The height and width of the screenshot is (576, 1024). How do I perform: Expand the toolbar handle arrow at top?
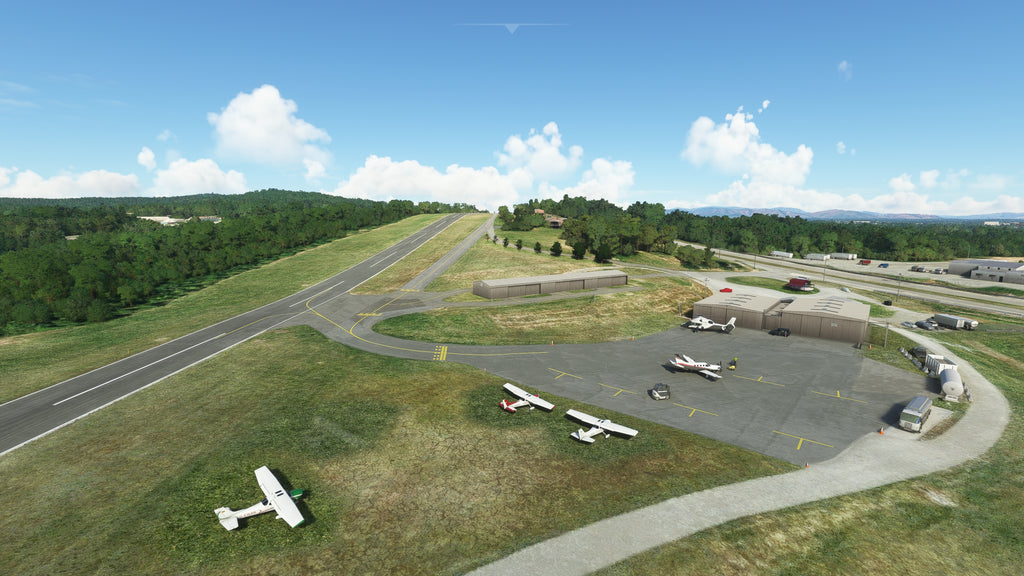(512, 28)
